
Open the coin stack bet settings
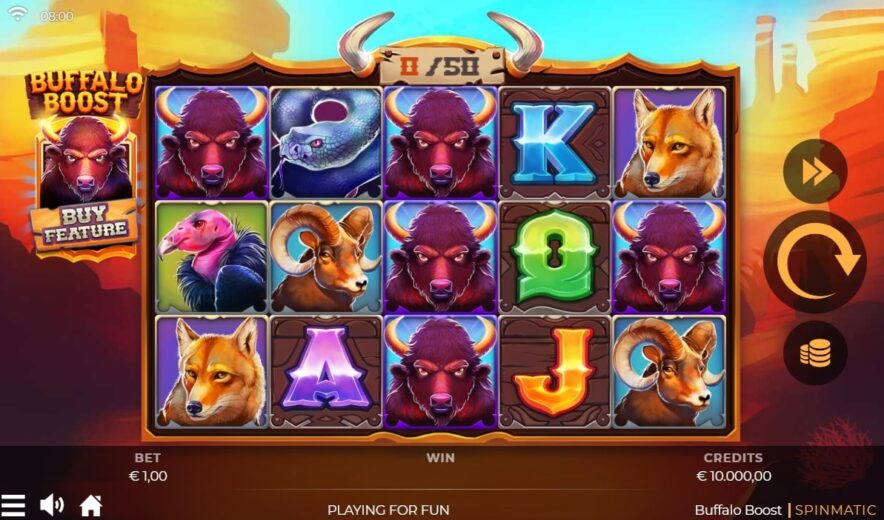click(x=815, y=353)
